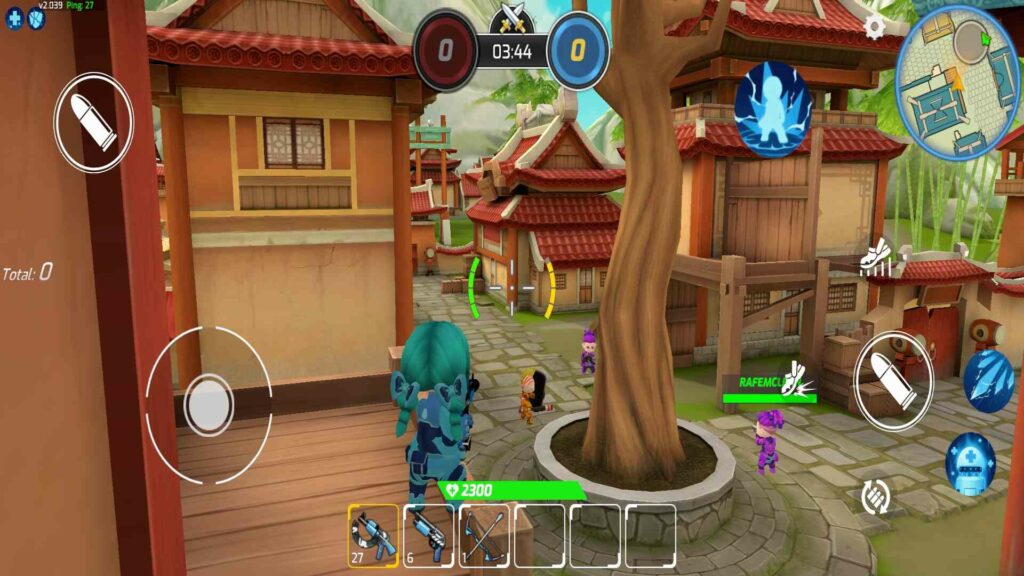The image size is (1024, 576).
Task: Activate the blue silhouette ultimate ability
Action: pyautogui.click(x=773, y=109)
